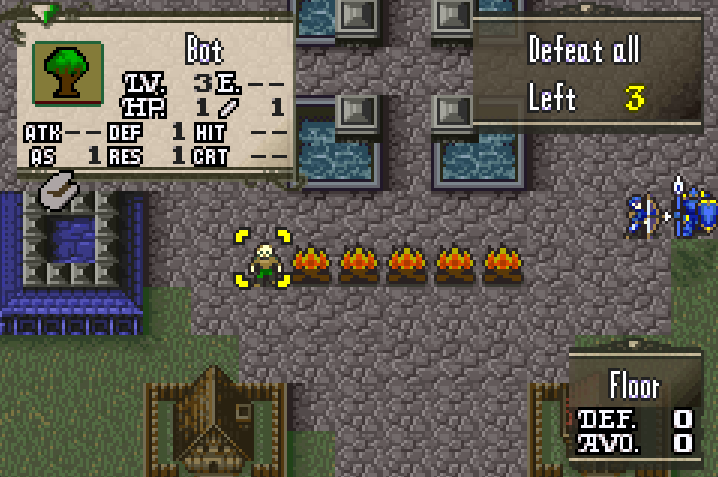Click the Floor terrain info window
The height and width of the screenshot is (477, 718).
click(x=634, y=408)
